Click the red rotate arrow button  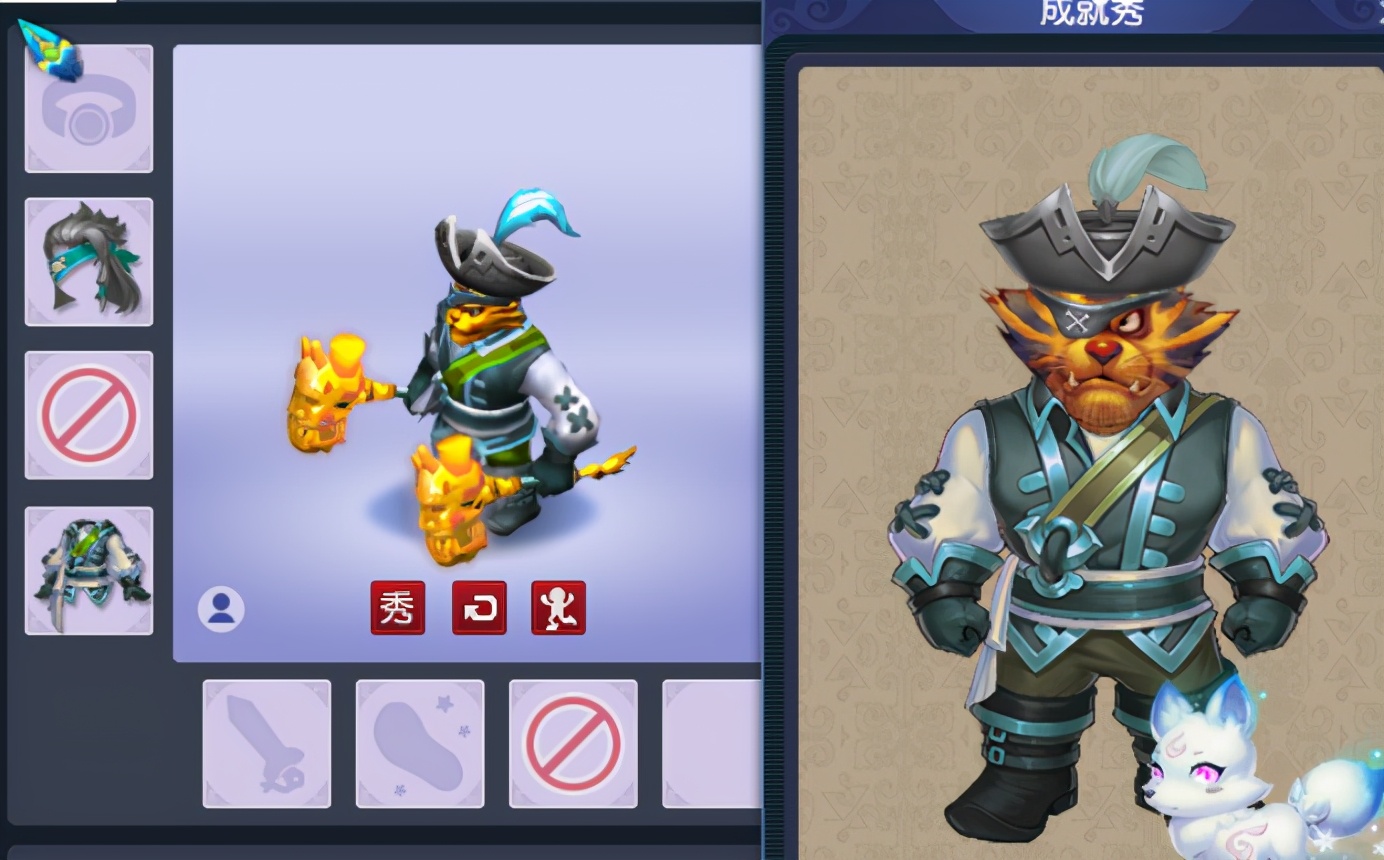coord(479,607)
